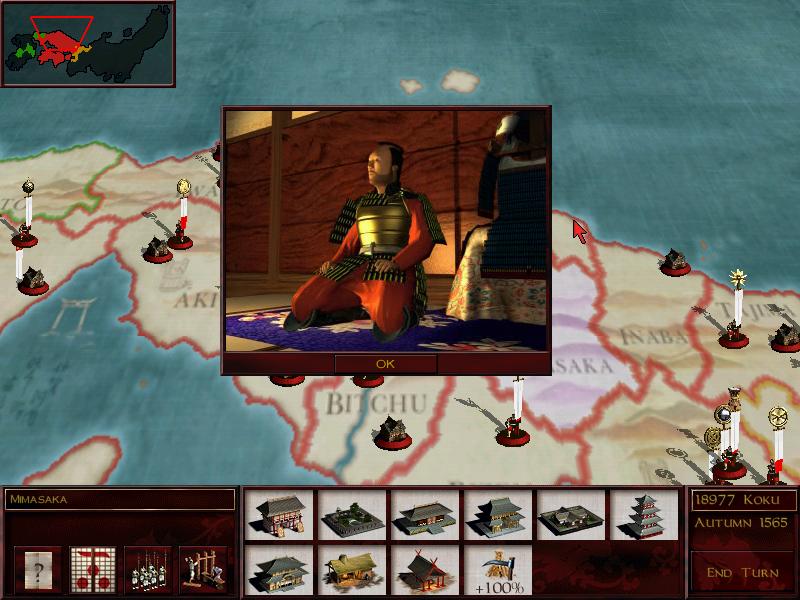Confirm the dialog with OK
This screenshot has height=600, width=800.
tap(385, 364)
